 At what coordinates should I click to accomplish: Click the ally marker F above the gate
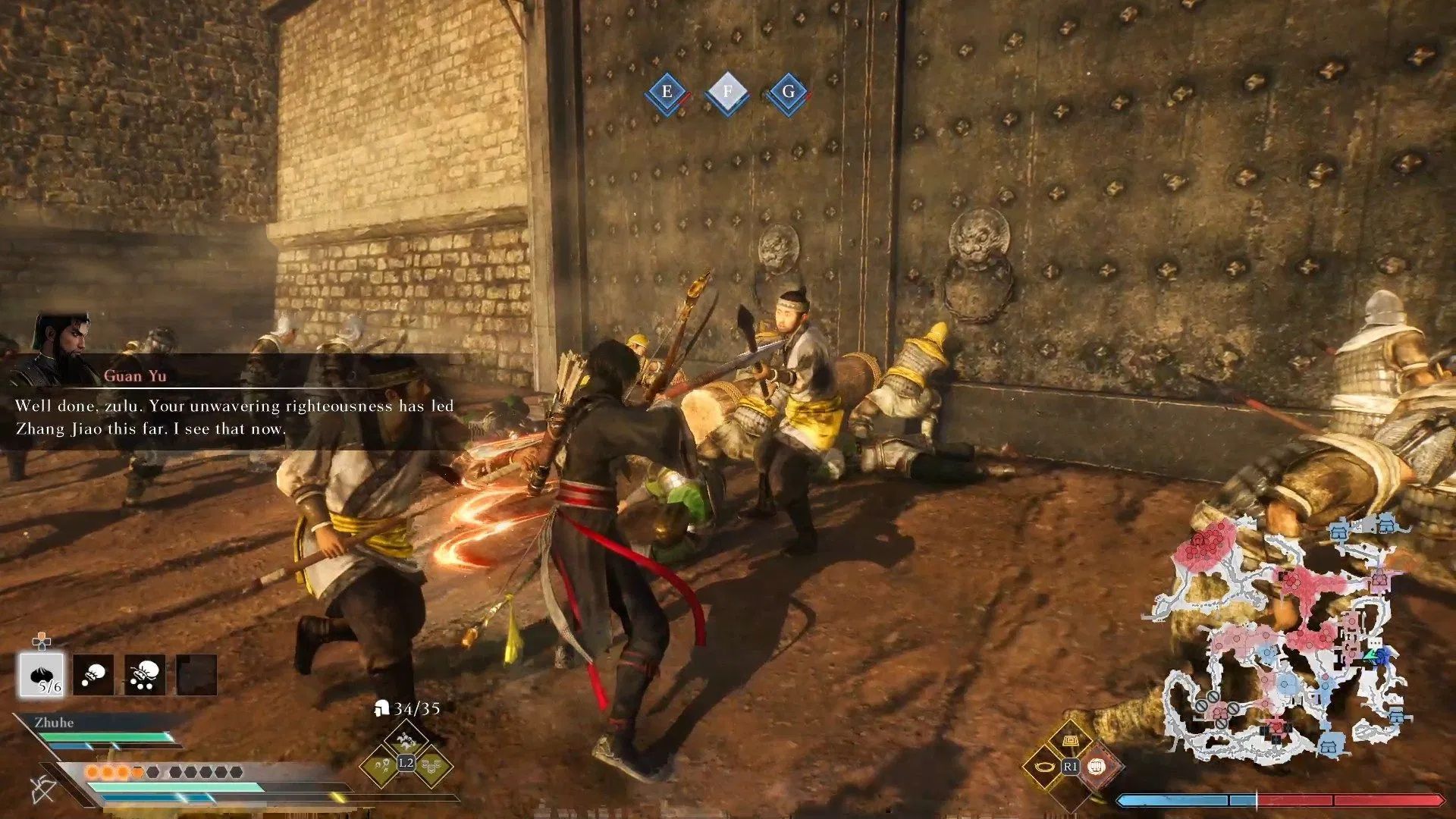pyautogui.click(x=726, y=89)
